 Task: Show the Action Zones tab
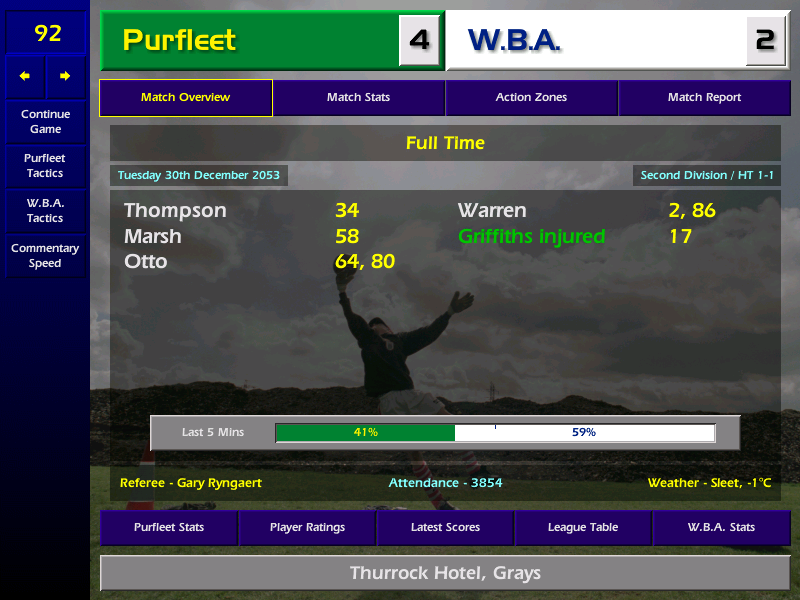pos(531,98)
